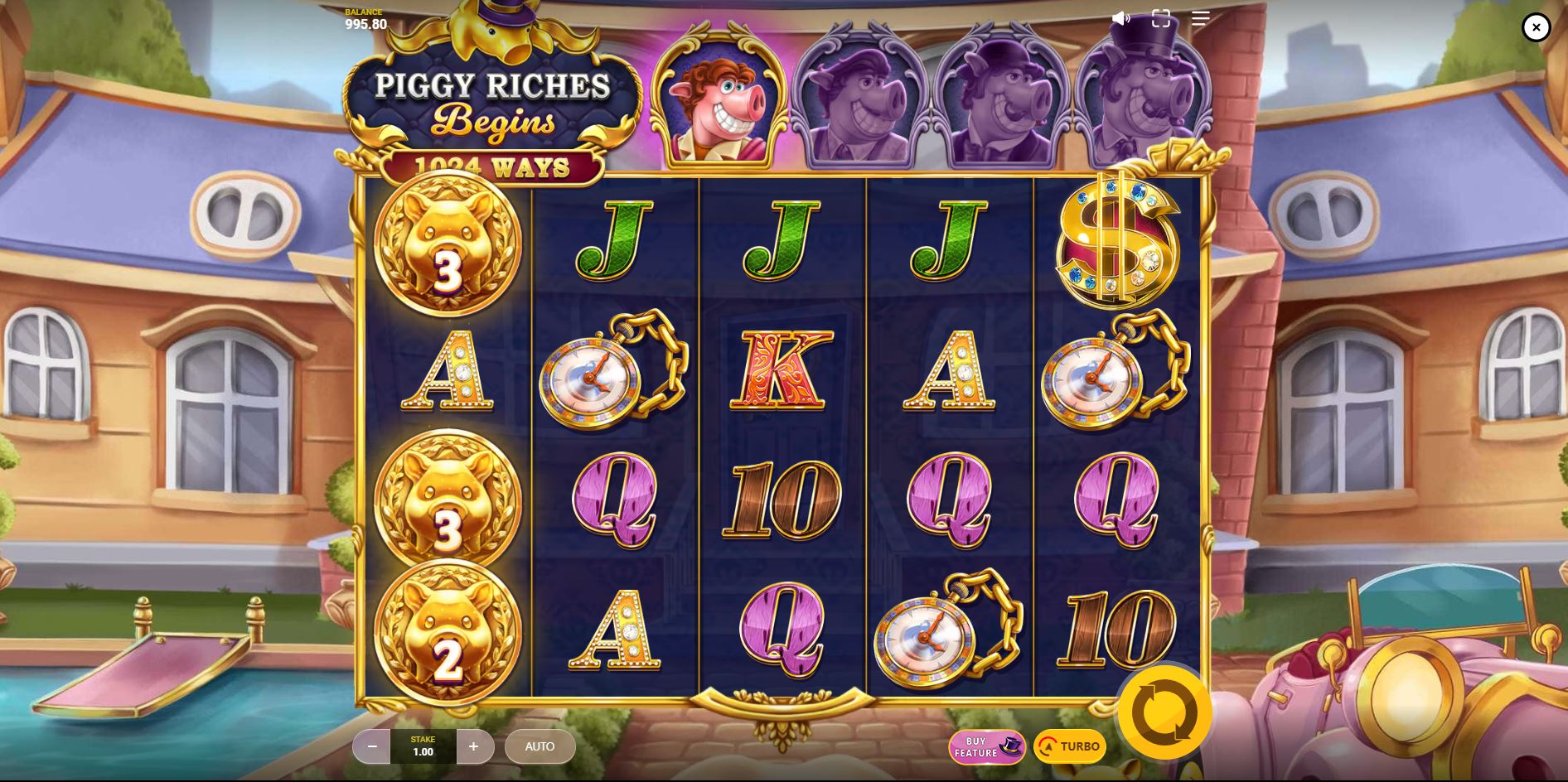Enable Turbo spin mode

[x=1069, y=746]
